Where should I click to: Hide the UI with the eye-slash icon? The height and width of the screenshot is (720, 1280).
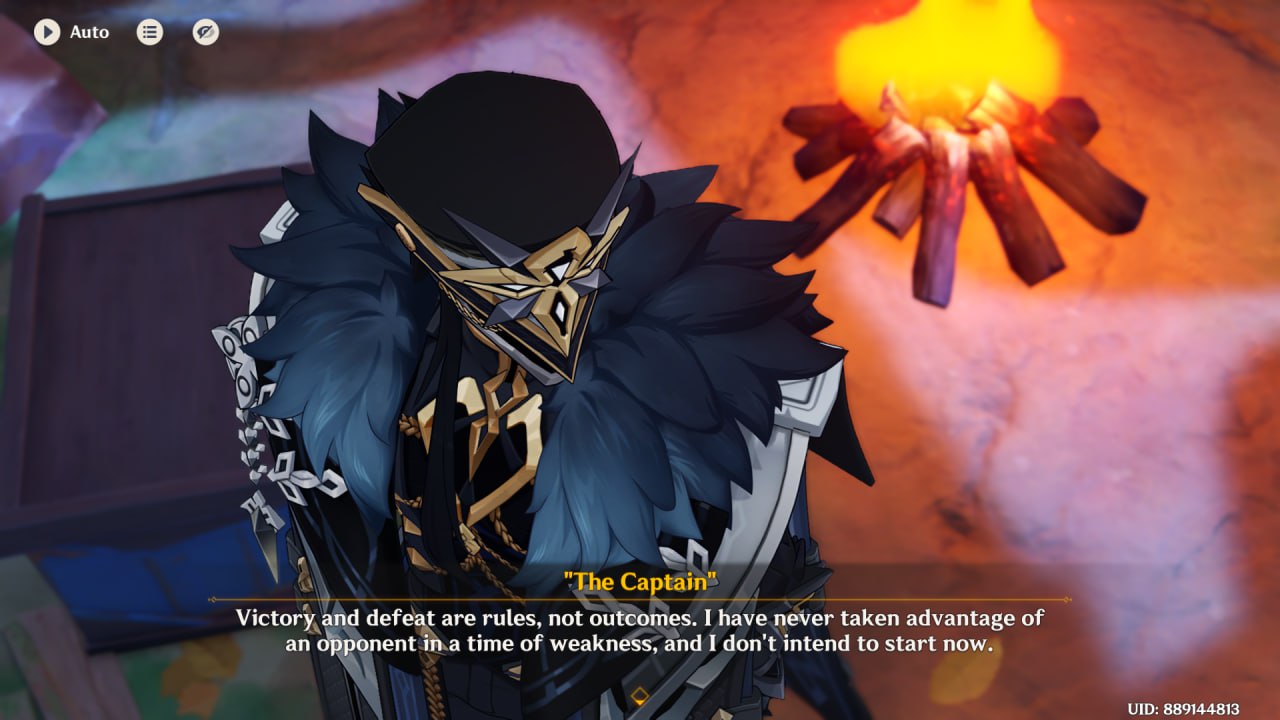pyautogui.click(x=203, y=31)
